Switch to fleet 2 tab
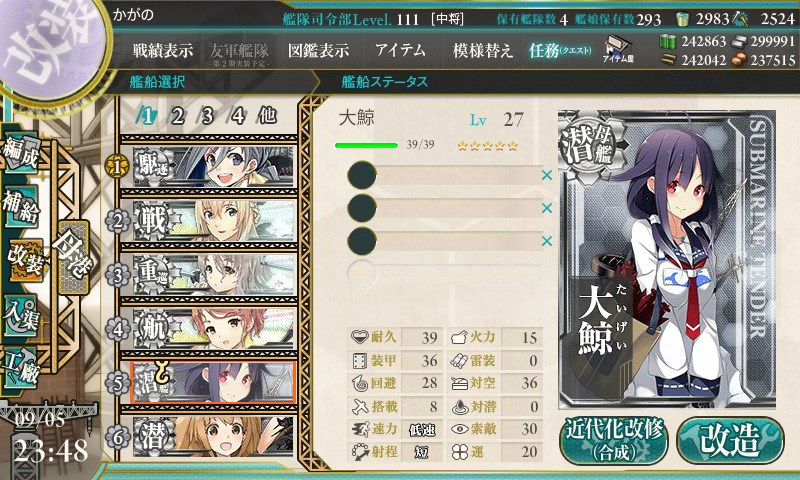This screenshot has height=480, width=800. point(177,115)
